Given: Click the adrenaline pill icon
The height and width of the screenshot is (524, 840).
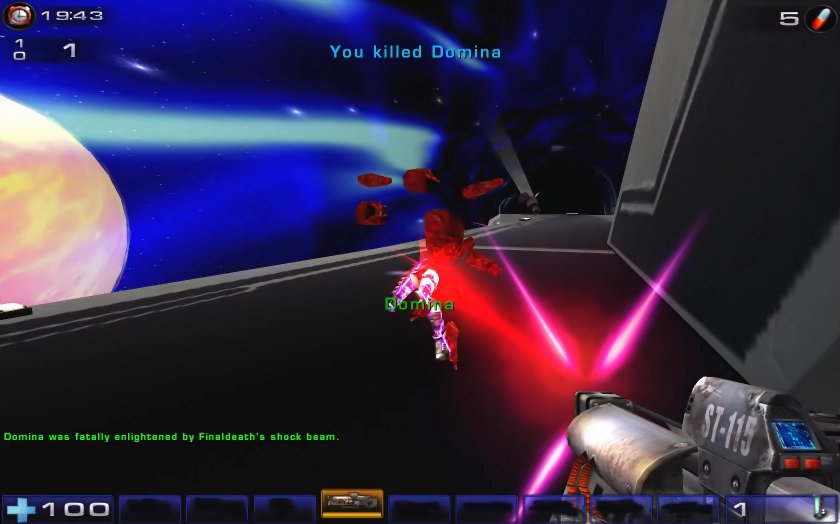Looking at the screenshot, I should (818, 18).
